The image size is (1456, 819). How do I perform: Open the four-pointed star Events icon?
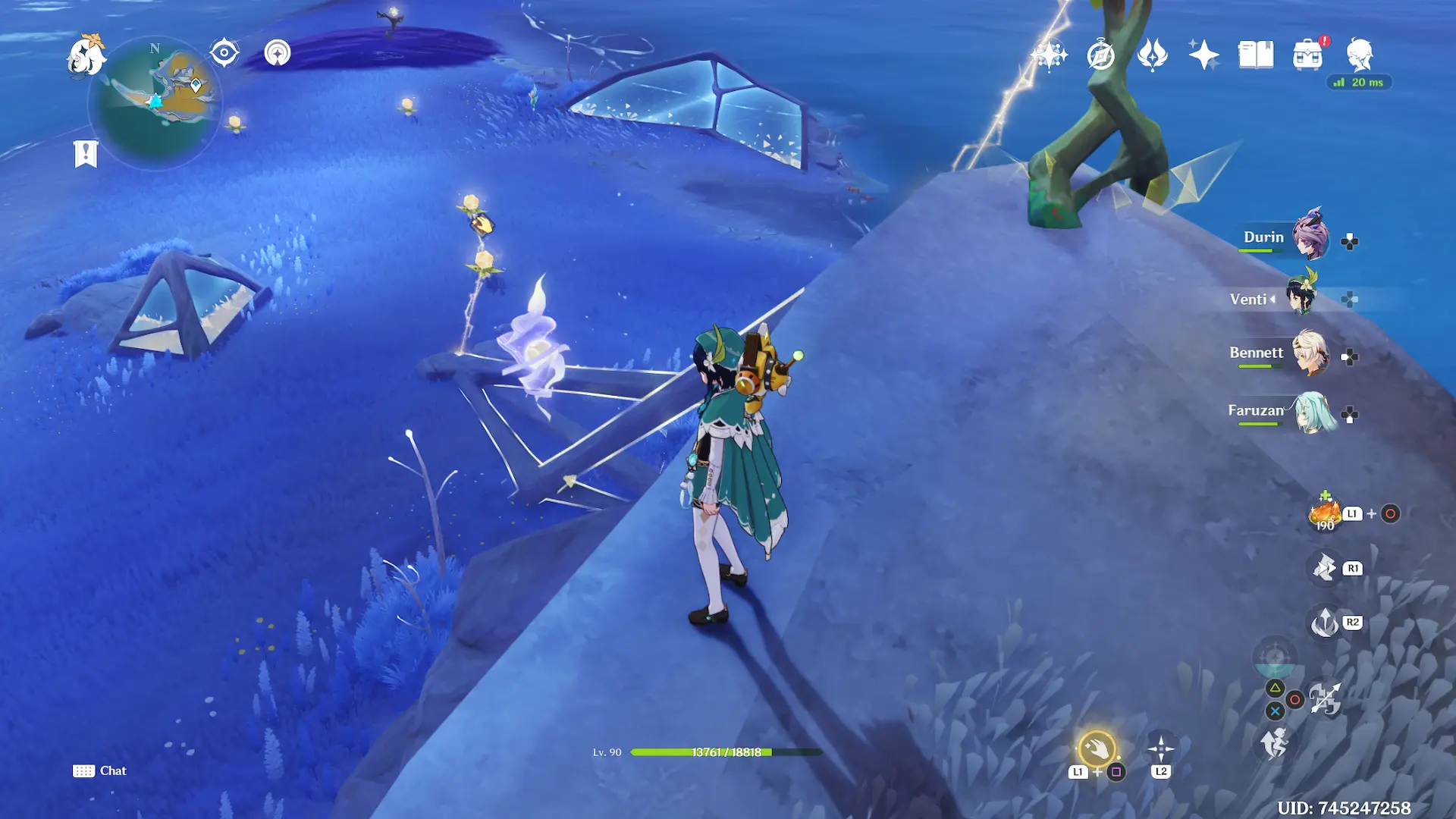pyautogui.click(x=1203, y=55)
